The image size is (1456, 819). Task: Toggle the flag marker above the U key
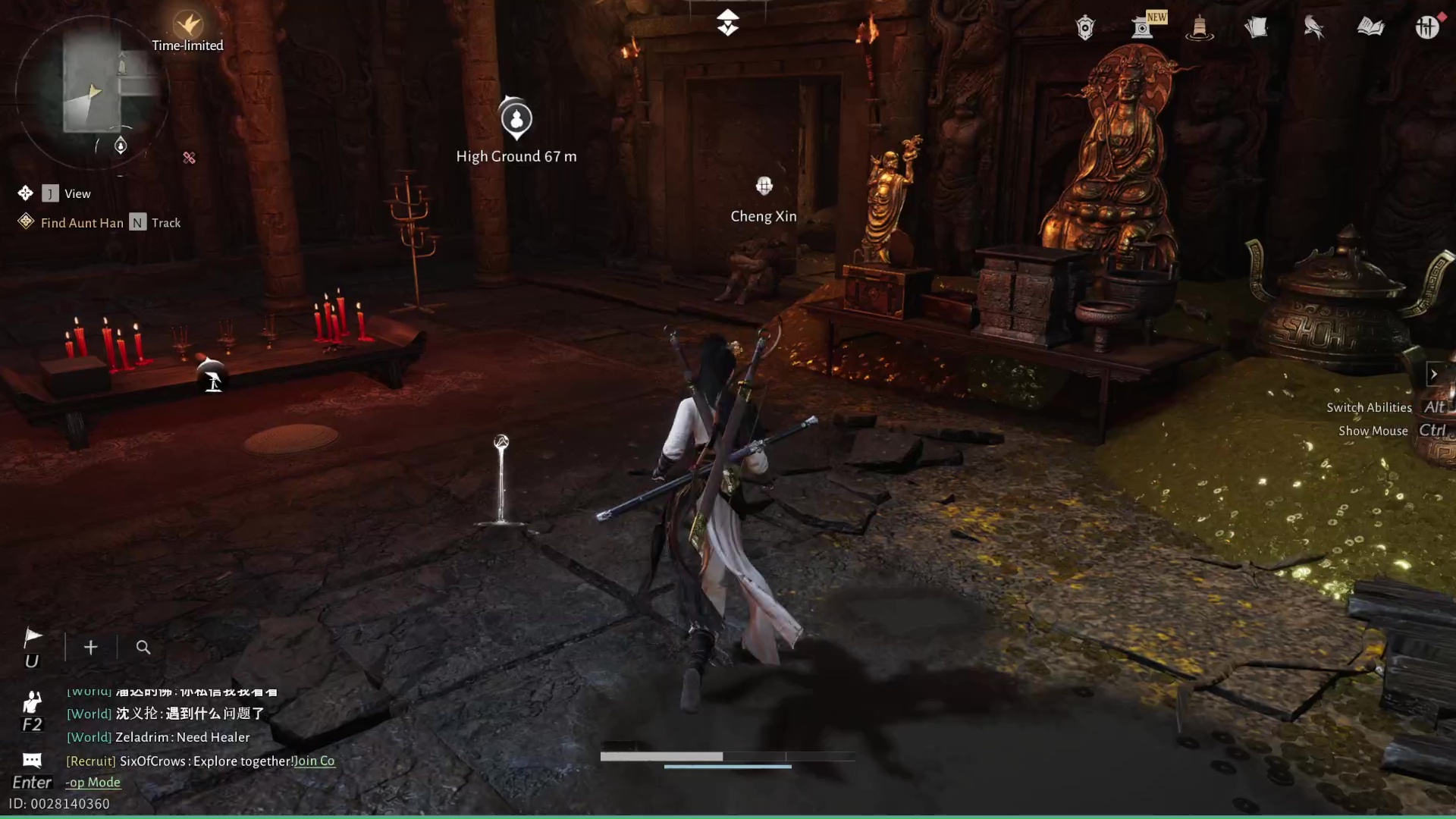(x=32, y=637)
